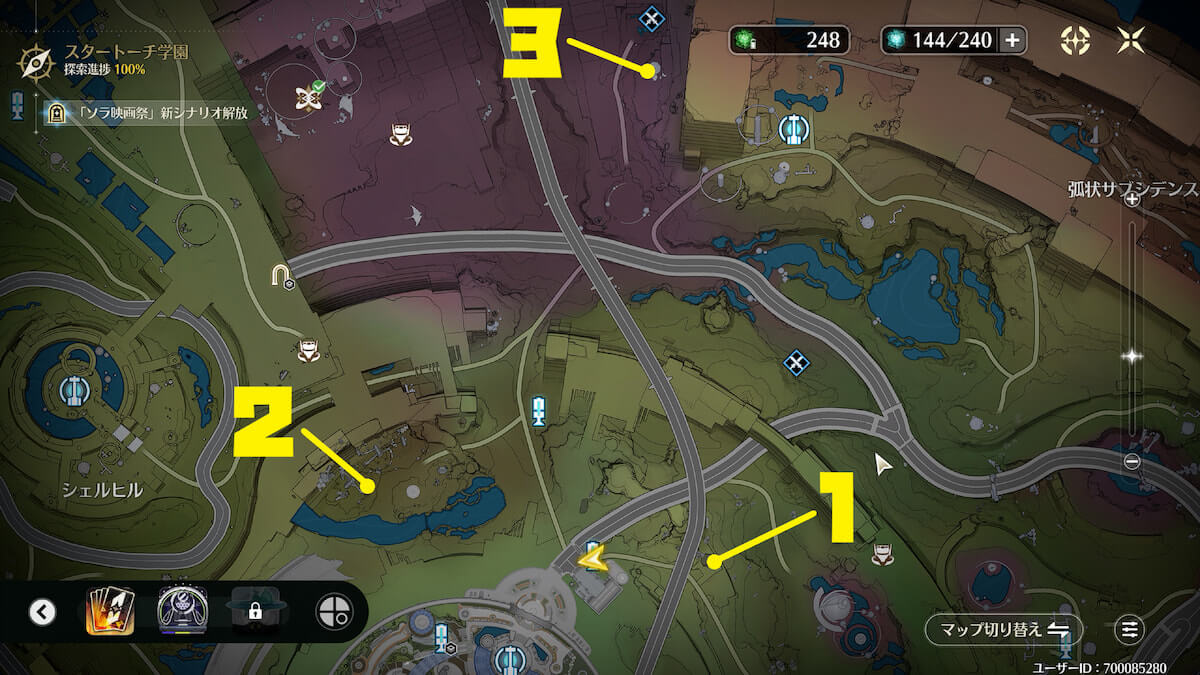Select the magnet marker on the map

click(281, 275)
